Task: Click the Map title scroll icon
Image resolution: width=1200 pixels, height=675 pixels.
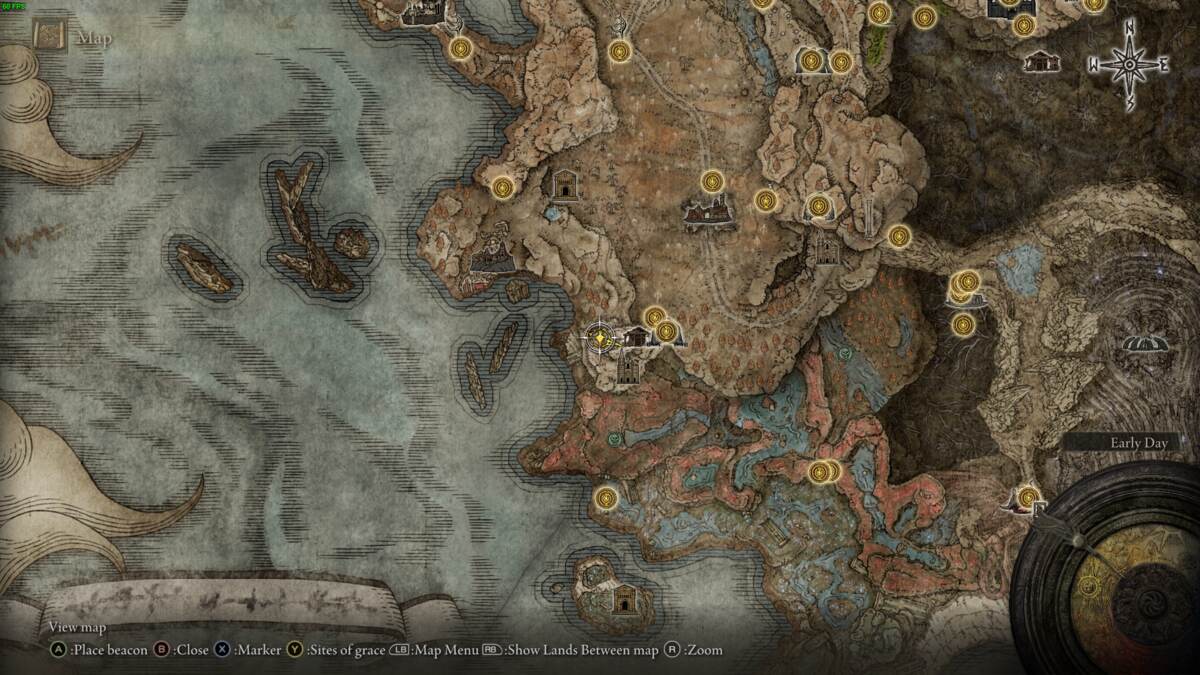Action: [48, 37]
